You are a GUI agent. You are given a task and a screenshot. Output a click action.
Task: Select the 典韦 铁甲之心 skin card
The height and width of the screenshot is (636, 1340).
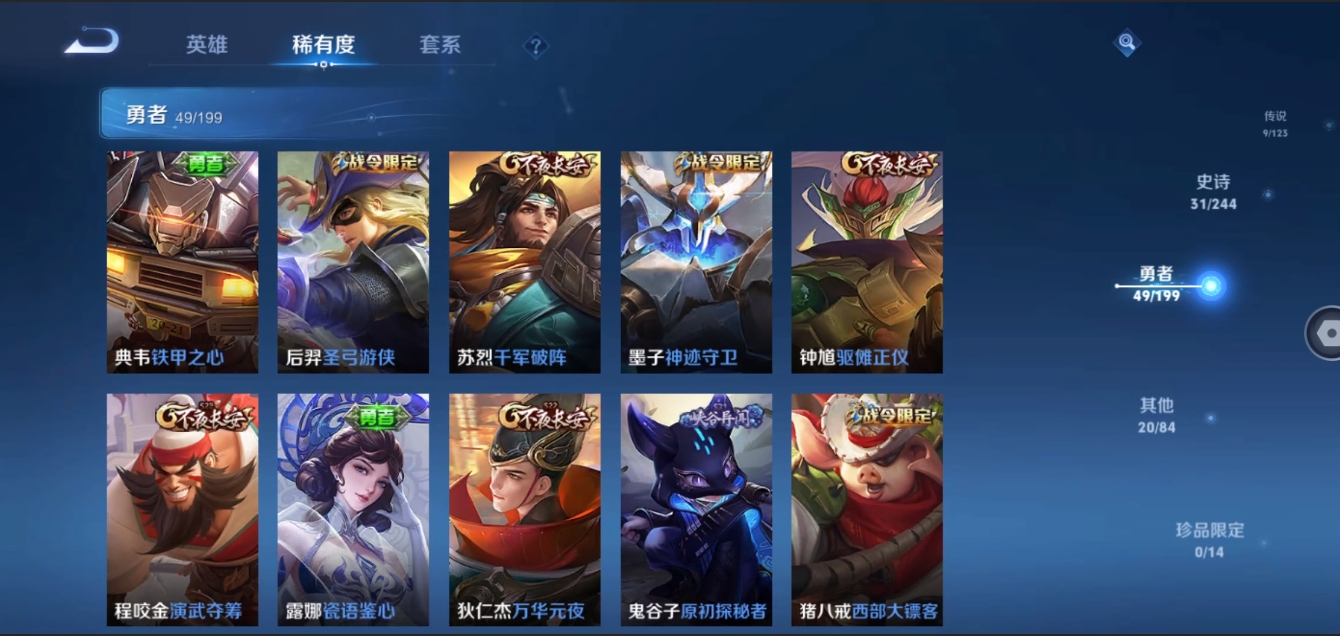[x=182, y=262]
